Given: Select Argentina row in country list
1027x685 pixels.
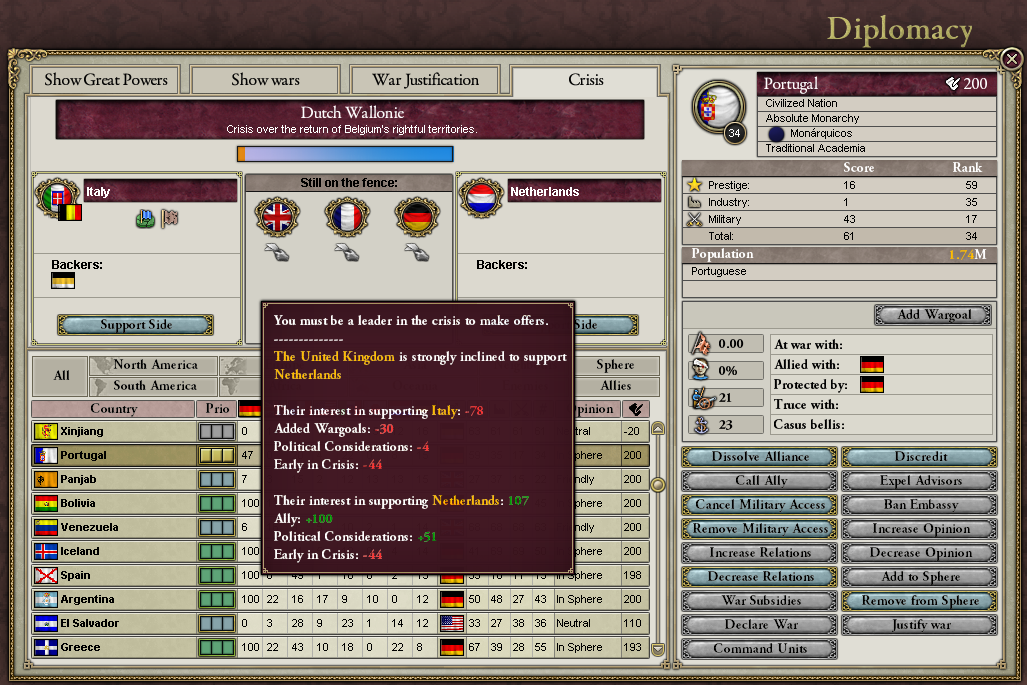Looking at the screenshot, I should click(x=113, y=599).
